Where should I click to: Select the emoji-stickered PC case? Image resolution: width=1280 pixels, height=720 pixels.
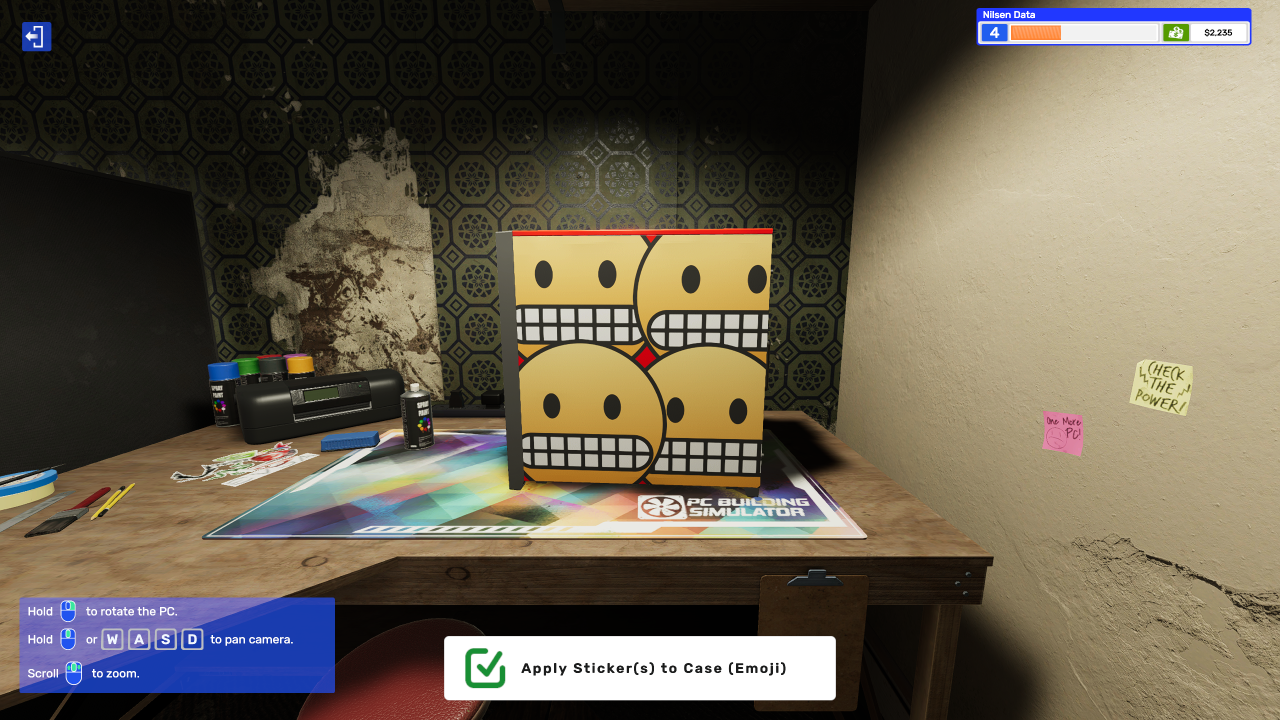point(640,360)
